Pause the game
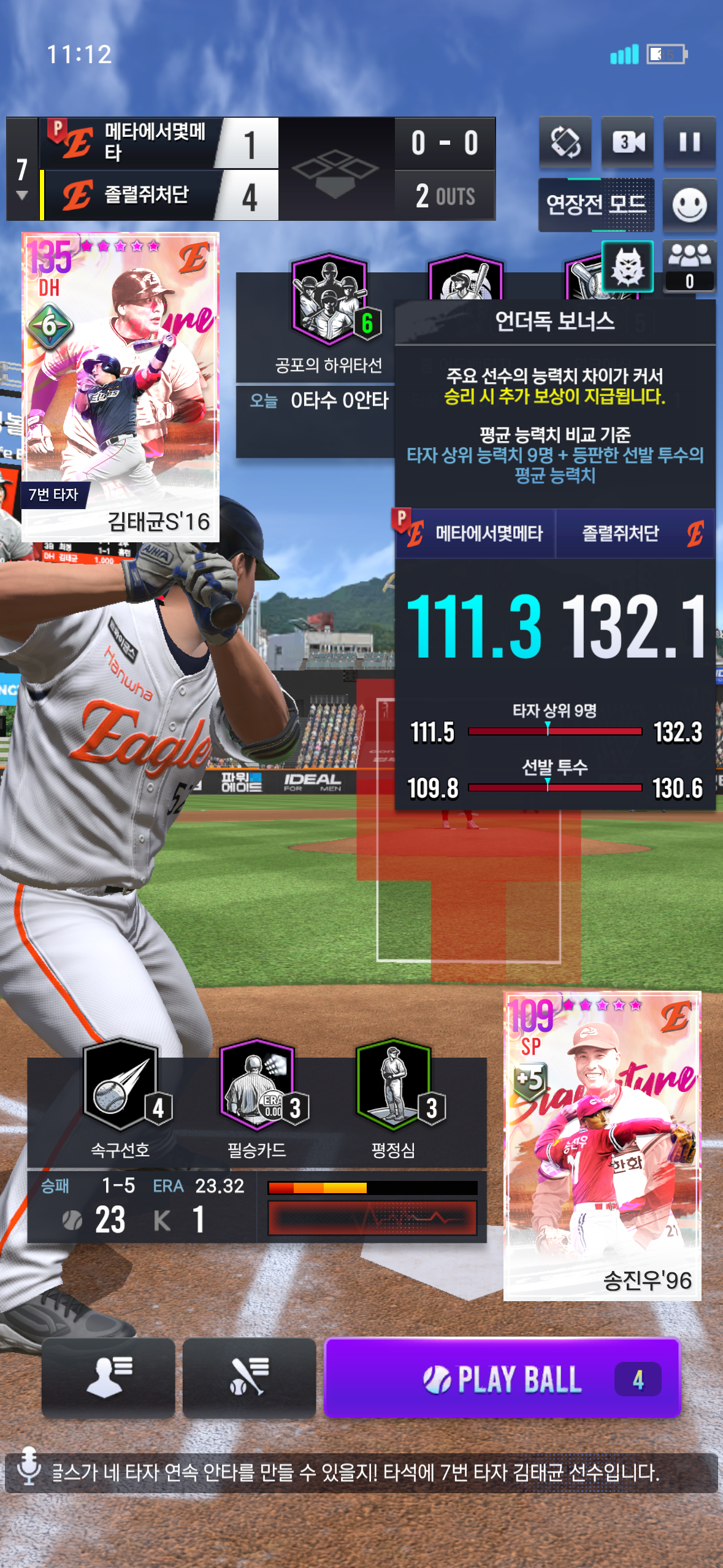 [689, 142]
